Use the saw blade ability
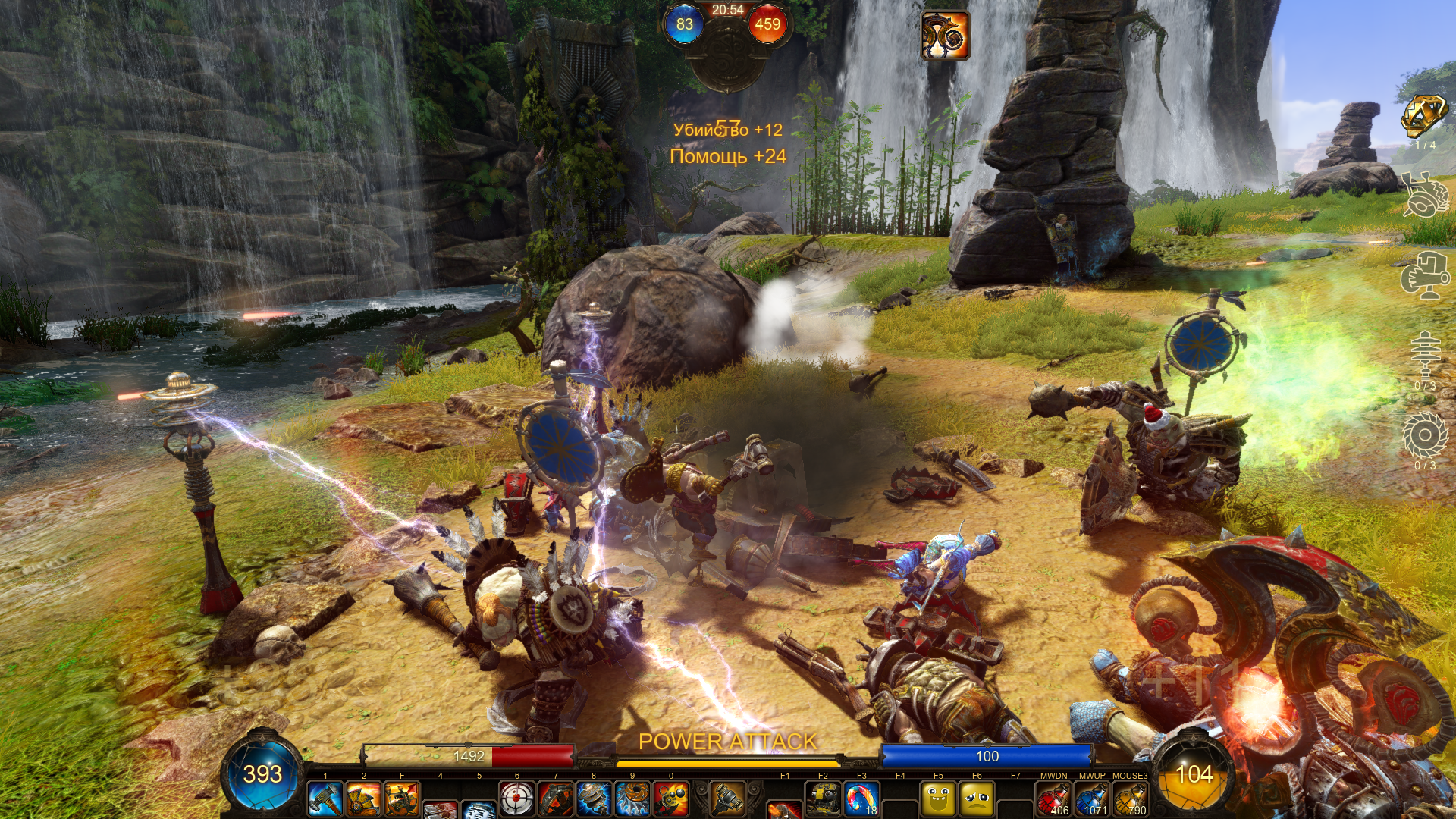 click(632, 799)
